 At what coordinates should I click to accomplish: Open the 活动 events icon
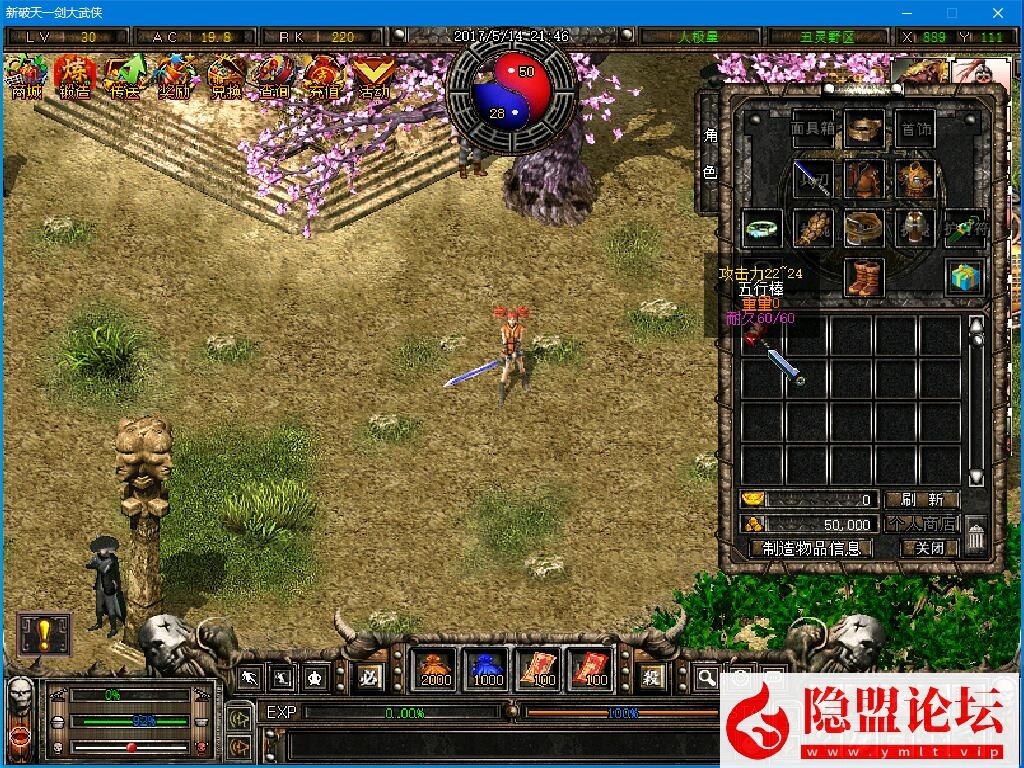(374, 77)
